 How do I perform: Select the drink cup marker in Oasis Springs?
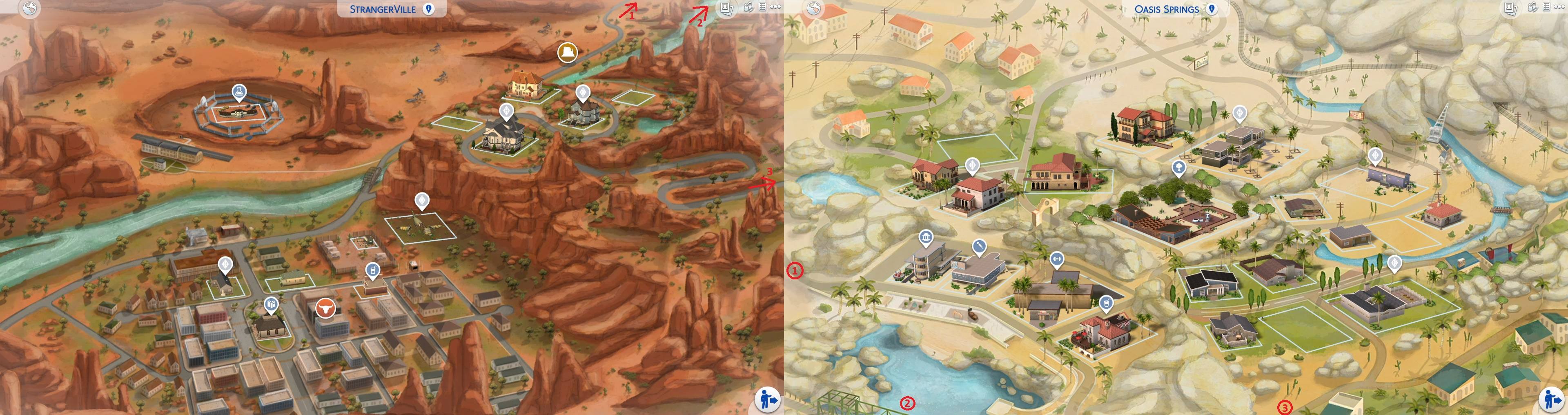coord(1106,302)
